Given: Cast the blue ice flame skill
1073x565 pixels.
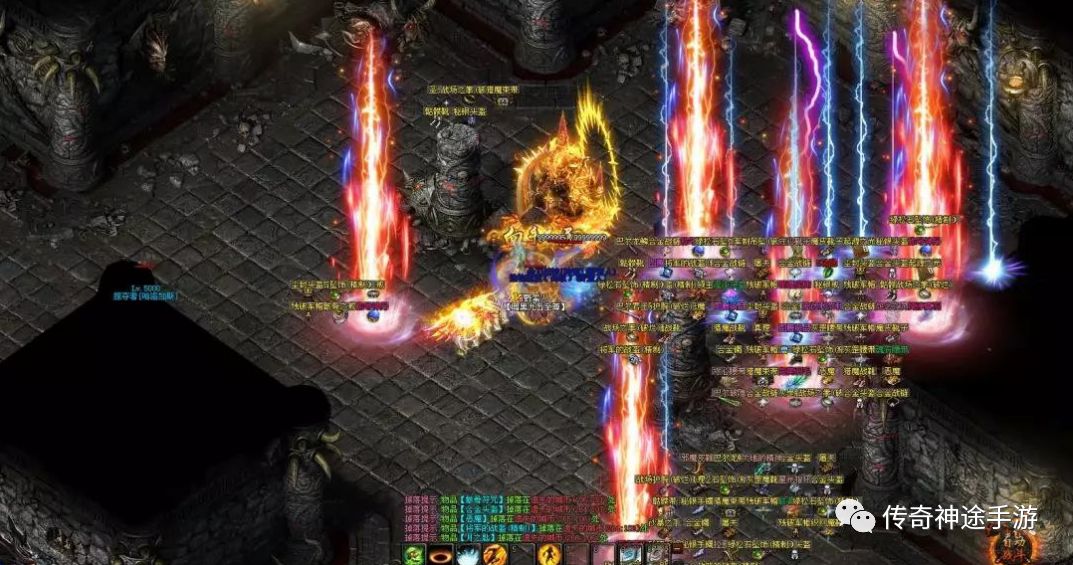Looking at the screenshot, I should (x=467, y=555).
